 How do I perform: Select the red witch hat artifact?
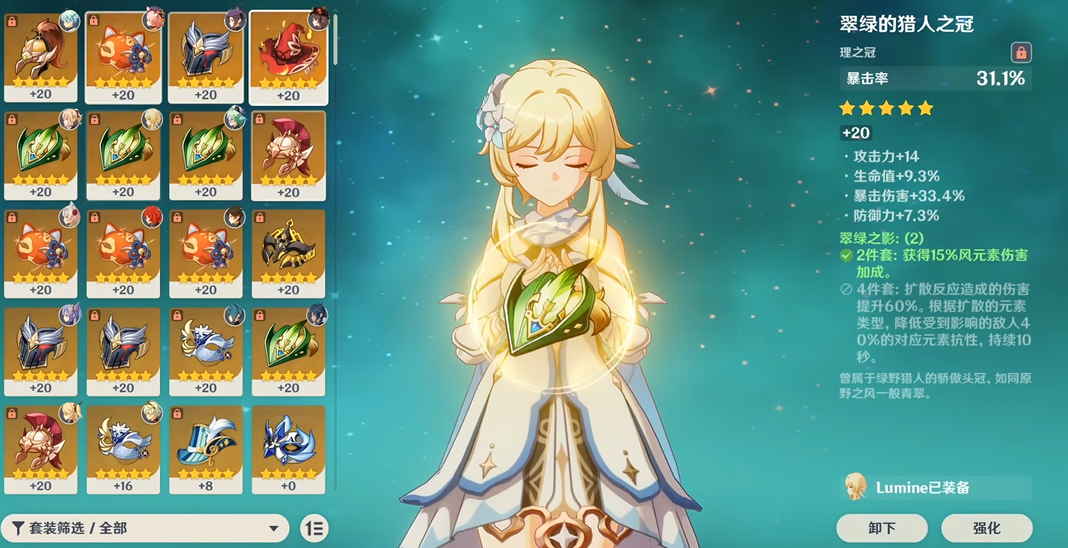click(x=288, y=56)
